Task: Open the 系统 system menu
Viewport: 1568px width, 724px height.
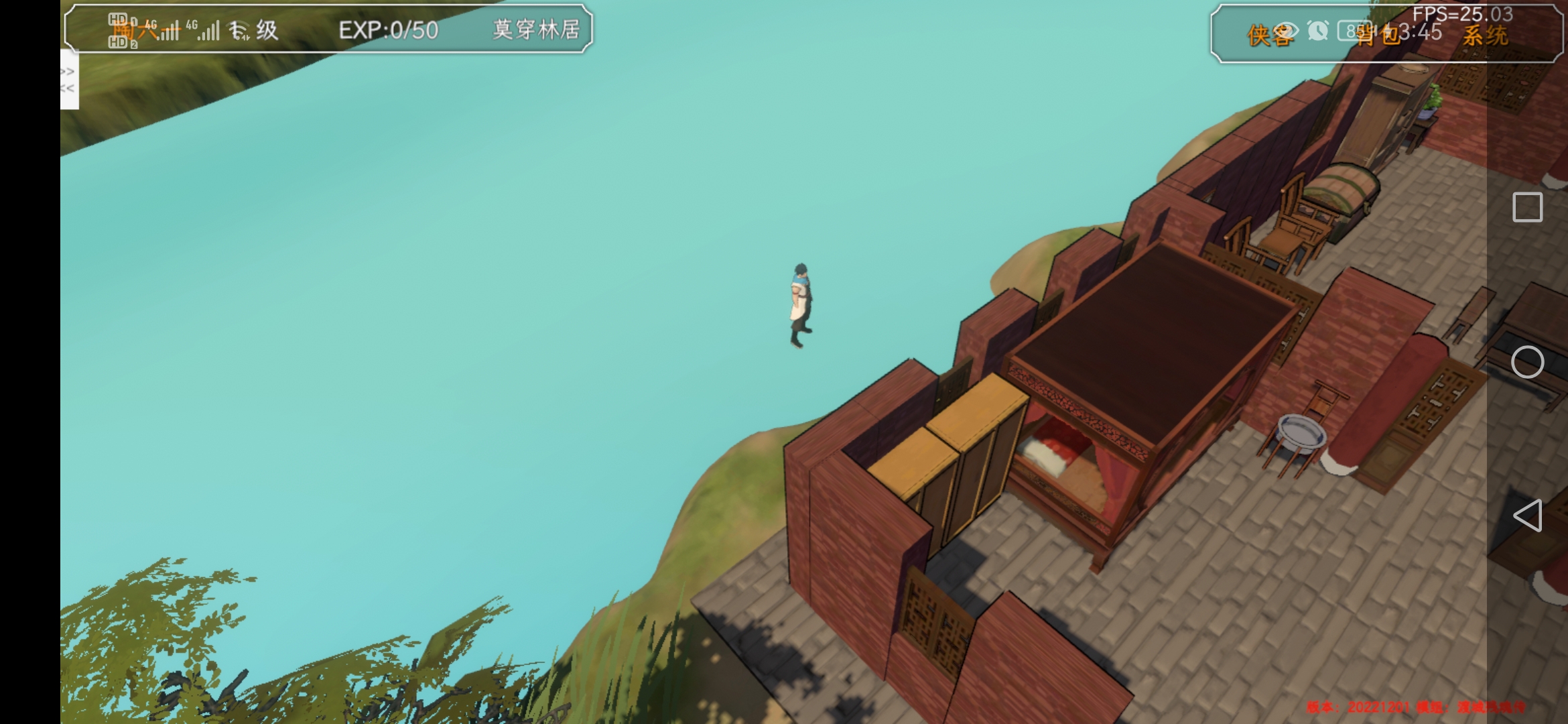Action: (1485, 36)
